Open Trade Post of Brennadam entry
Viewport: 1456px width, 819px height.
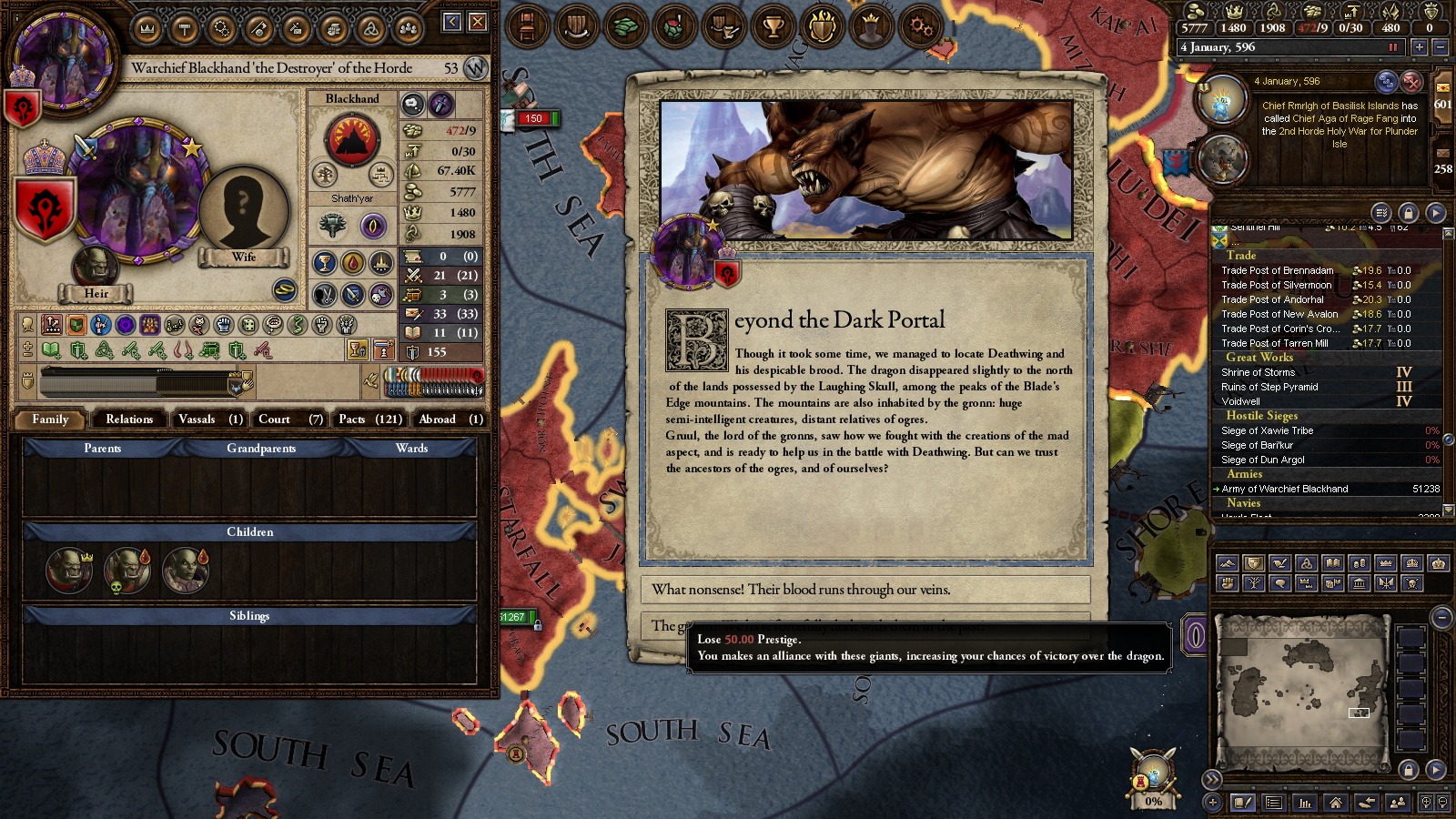[1278, 270]
